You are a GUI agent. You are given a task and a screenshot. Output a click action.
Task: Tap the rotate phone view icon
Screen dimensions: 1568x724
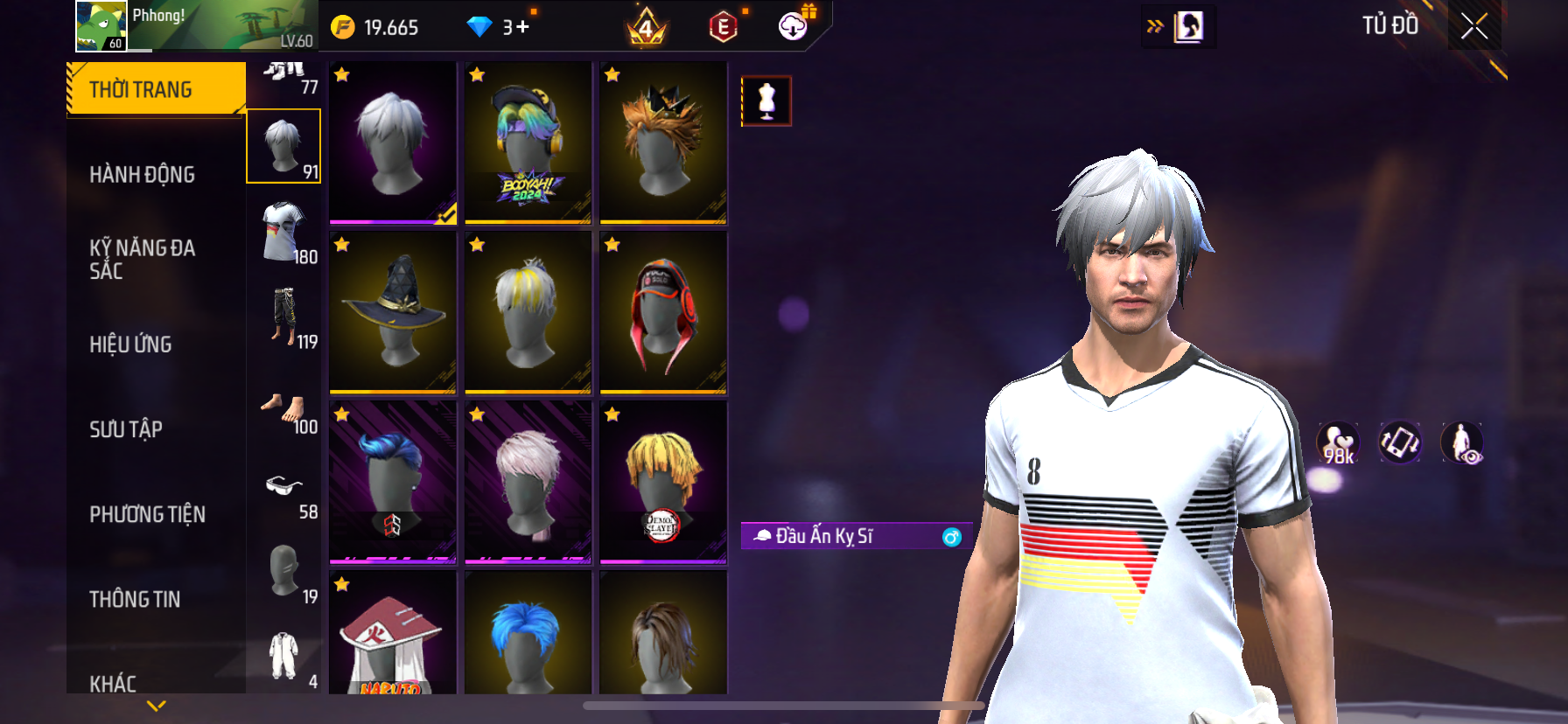1399,442
